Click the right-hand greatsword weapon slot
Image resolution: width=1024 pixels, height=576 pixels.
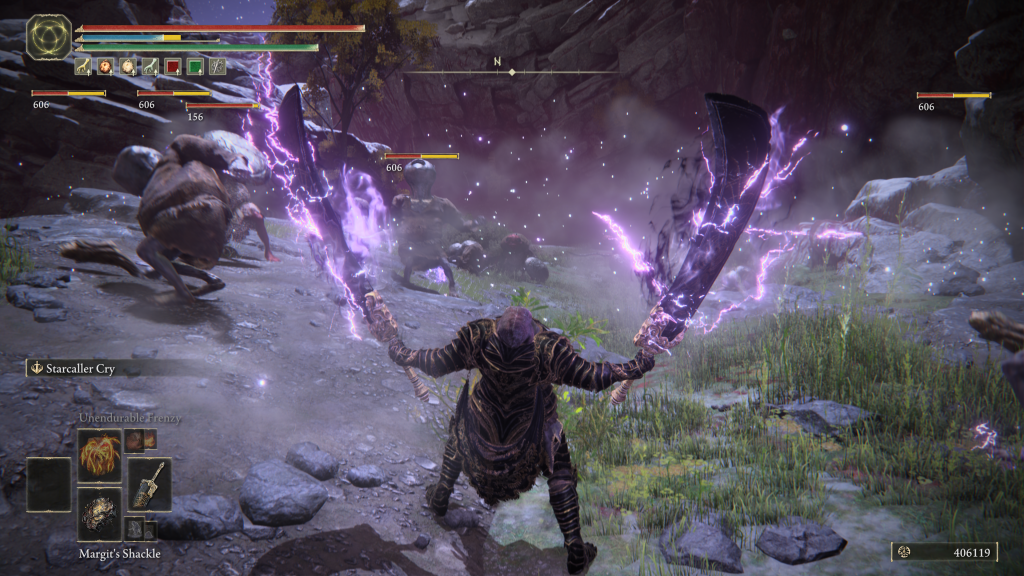click(149, 484)
